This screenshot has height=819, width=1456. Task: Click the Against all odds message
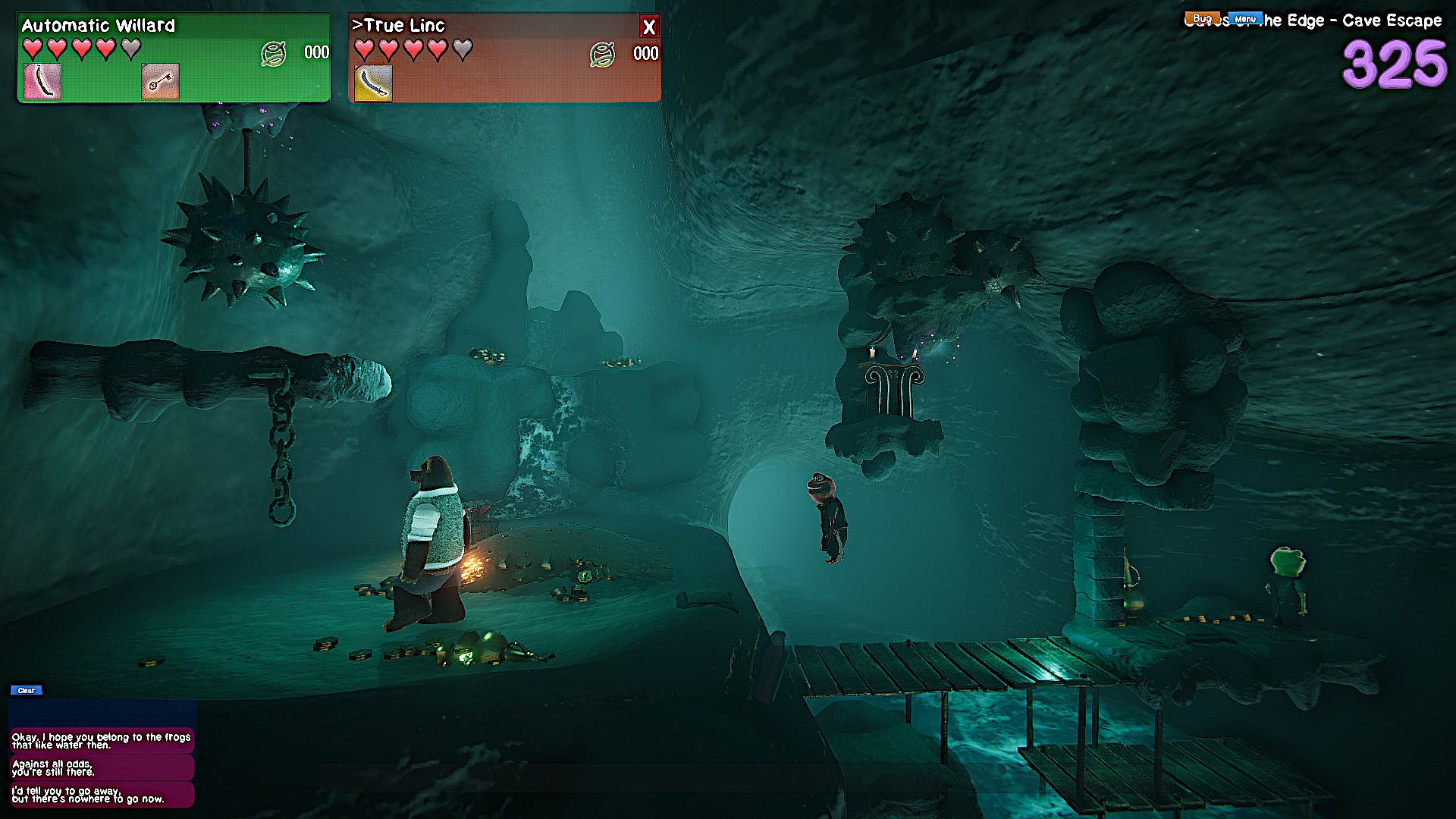click(102, 767)
